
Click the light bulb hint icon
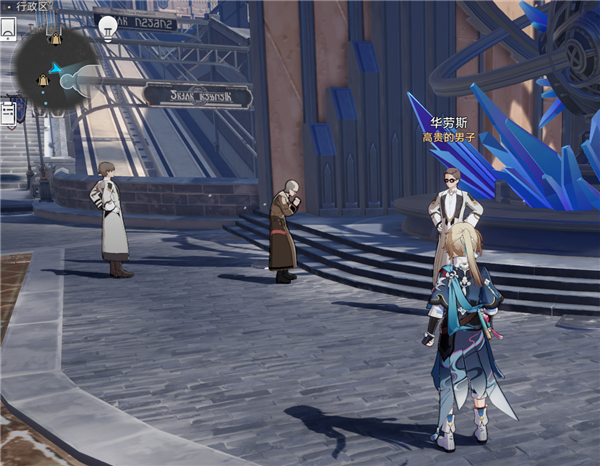108,27
